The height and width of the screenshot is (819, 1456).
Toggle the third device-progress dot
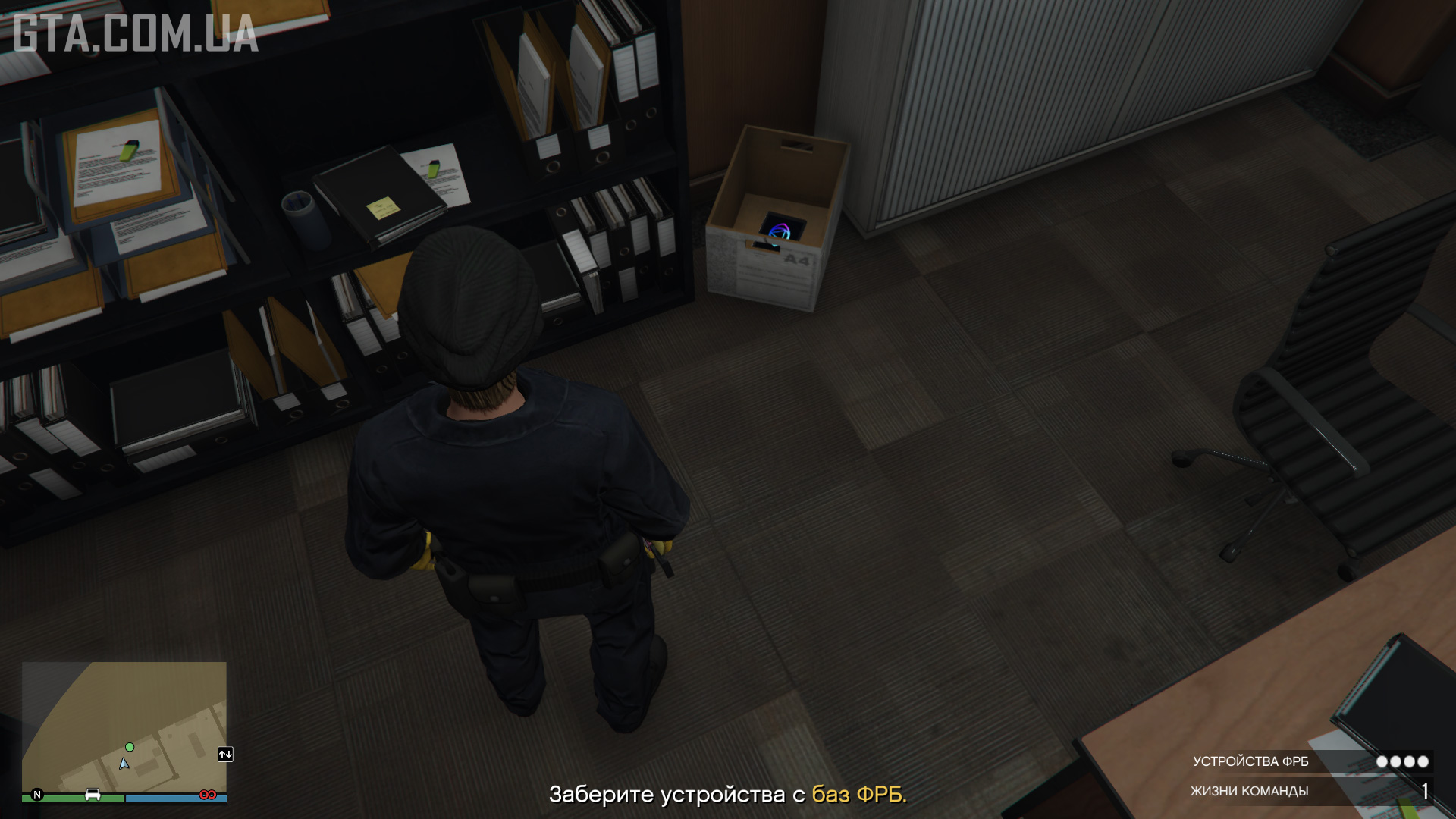[x=1408, y=762]
